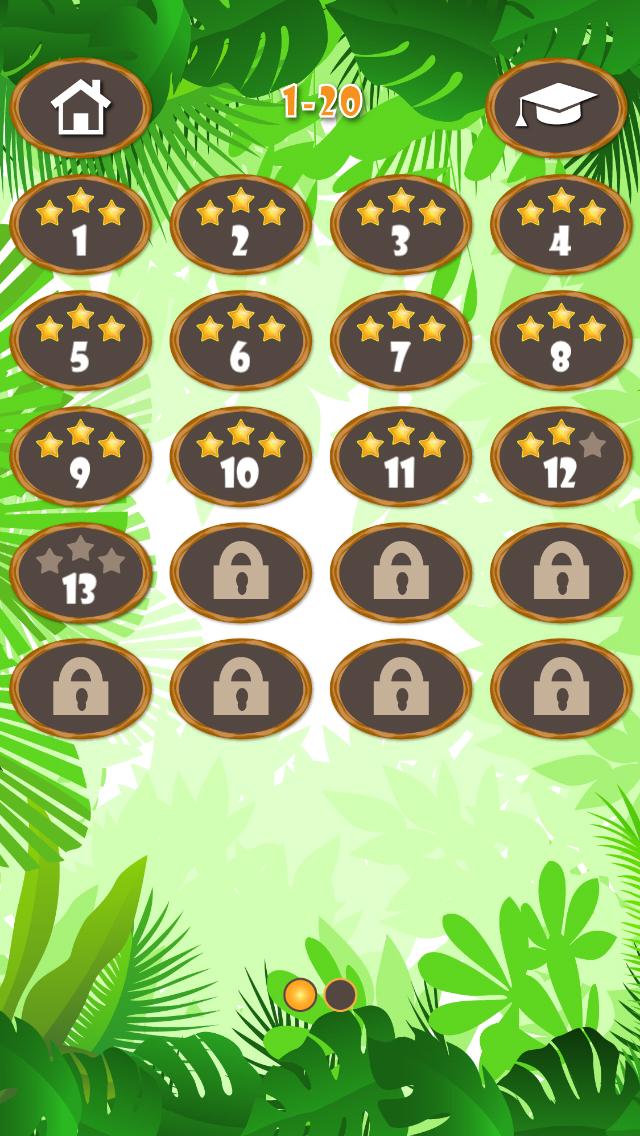Select the orange first page dot
This screenshot has width=640, height=1136.
300,994
